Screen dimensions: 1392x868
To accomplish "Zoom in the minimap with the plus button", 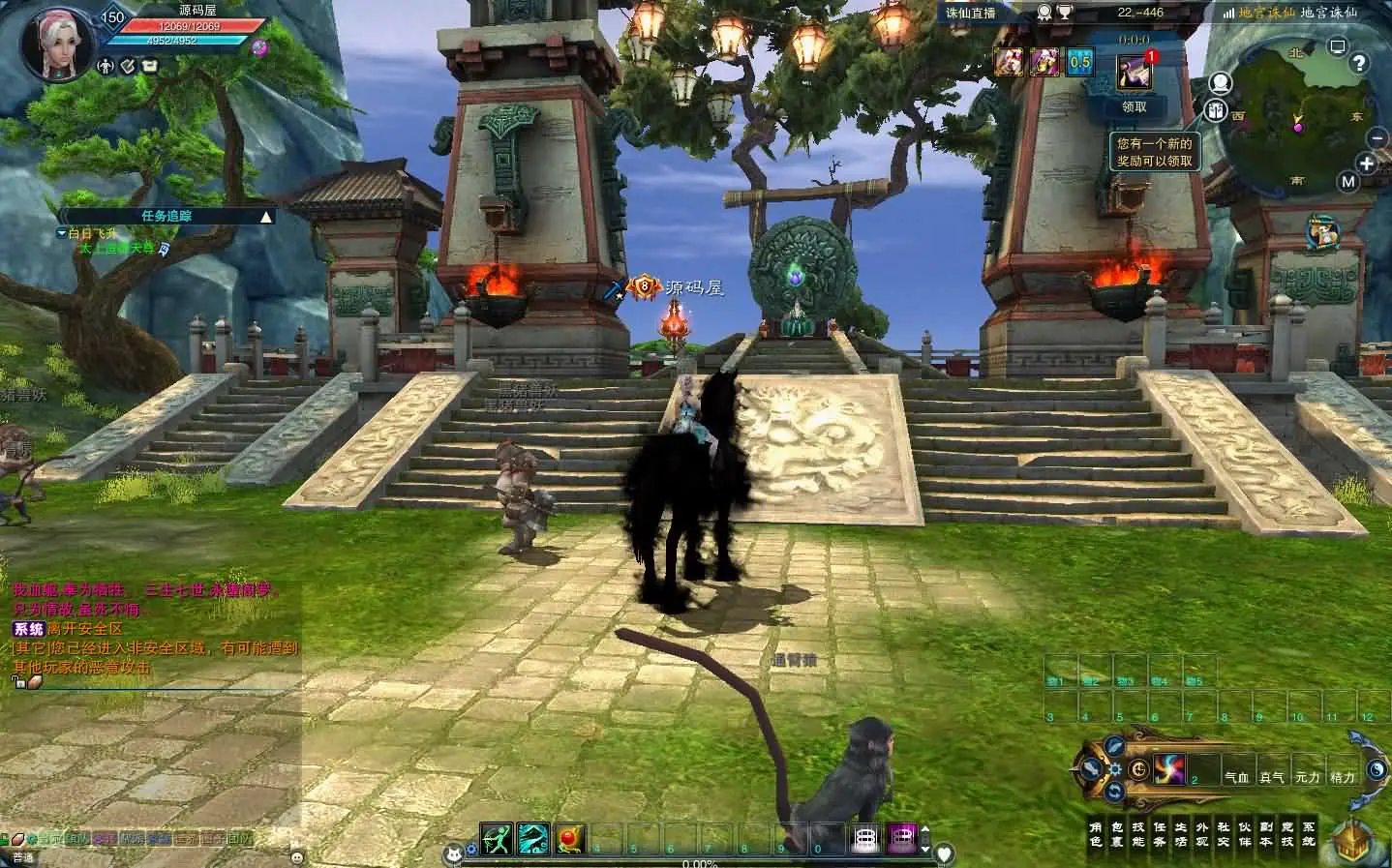I will click(x=1367, y=165).
